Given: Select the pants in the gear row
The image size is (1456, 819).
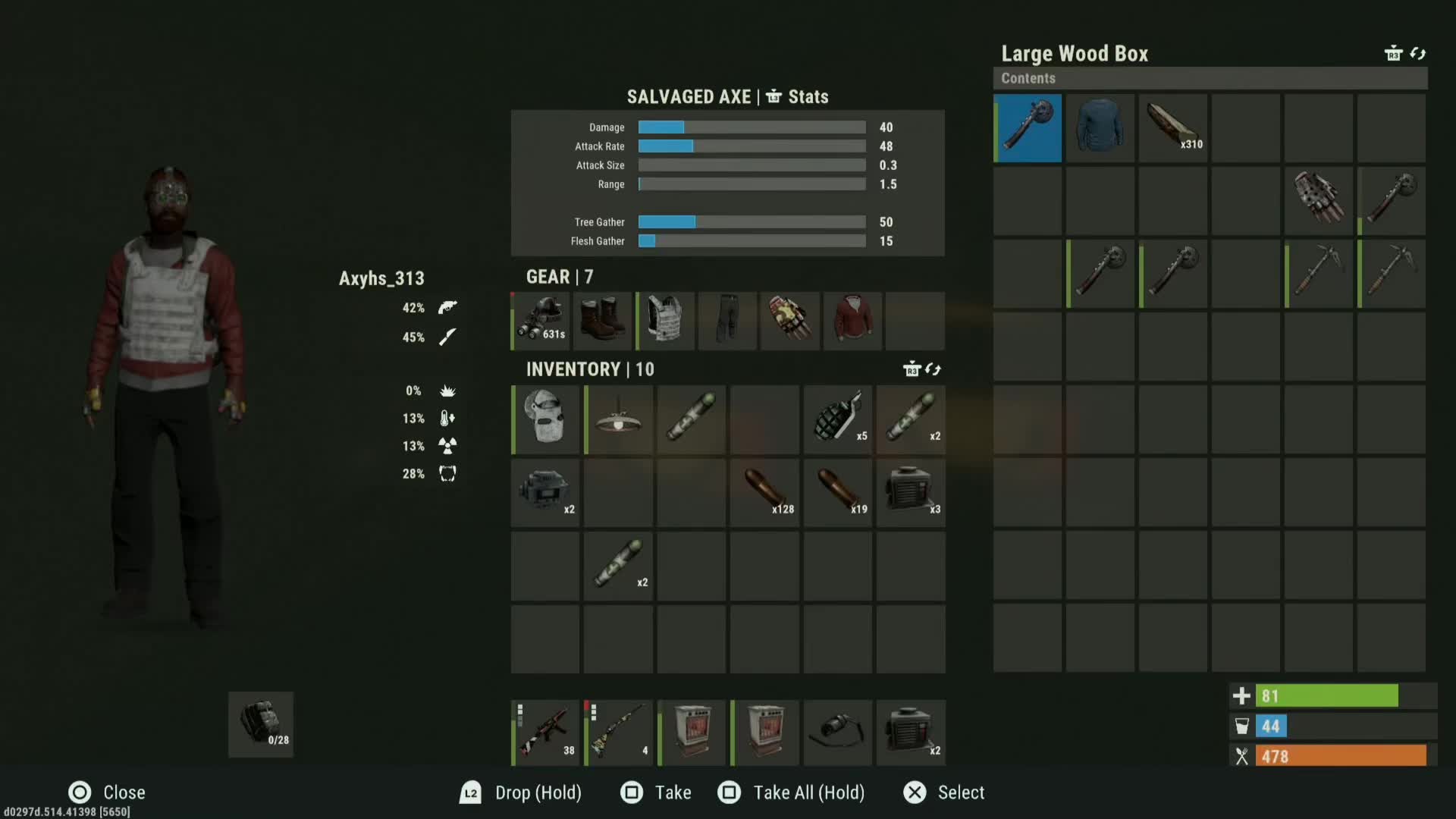Looking at the screenshot, I should (727, 321).
